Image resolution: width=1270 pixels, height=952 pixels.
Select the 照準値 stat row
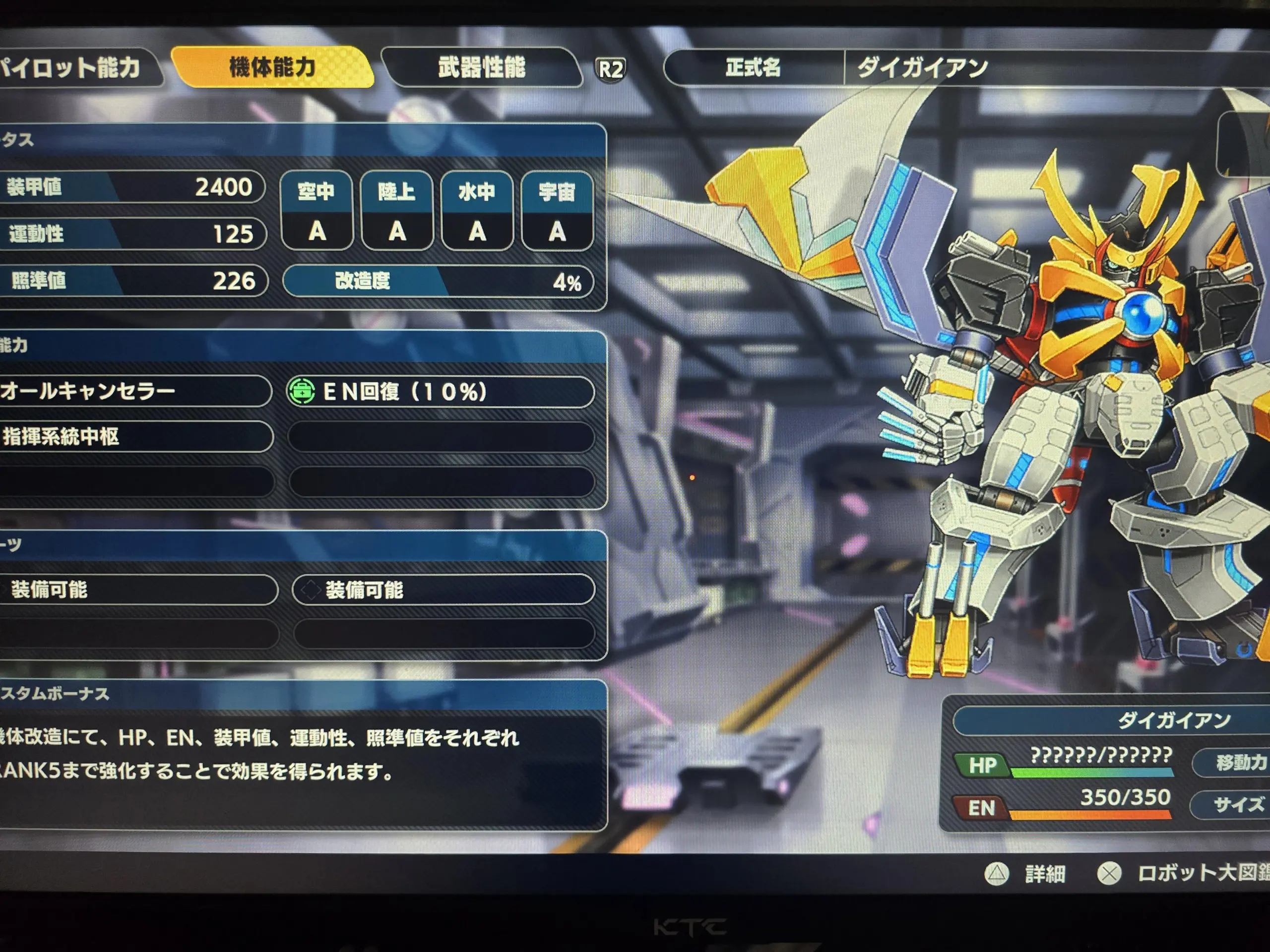(132, 281)
